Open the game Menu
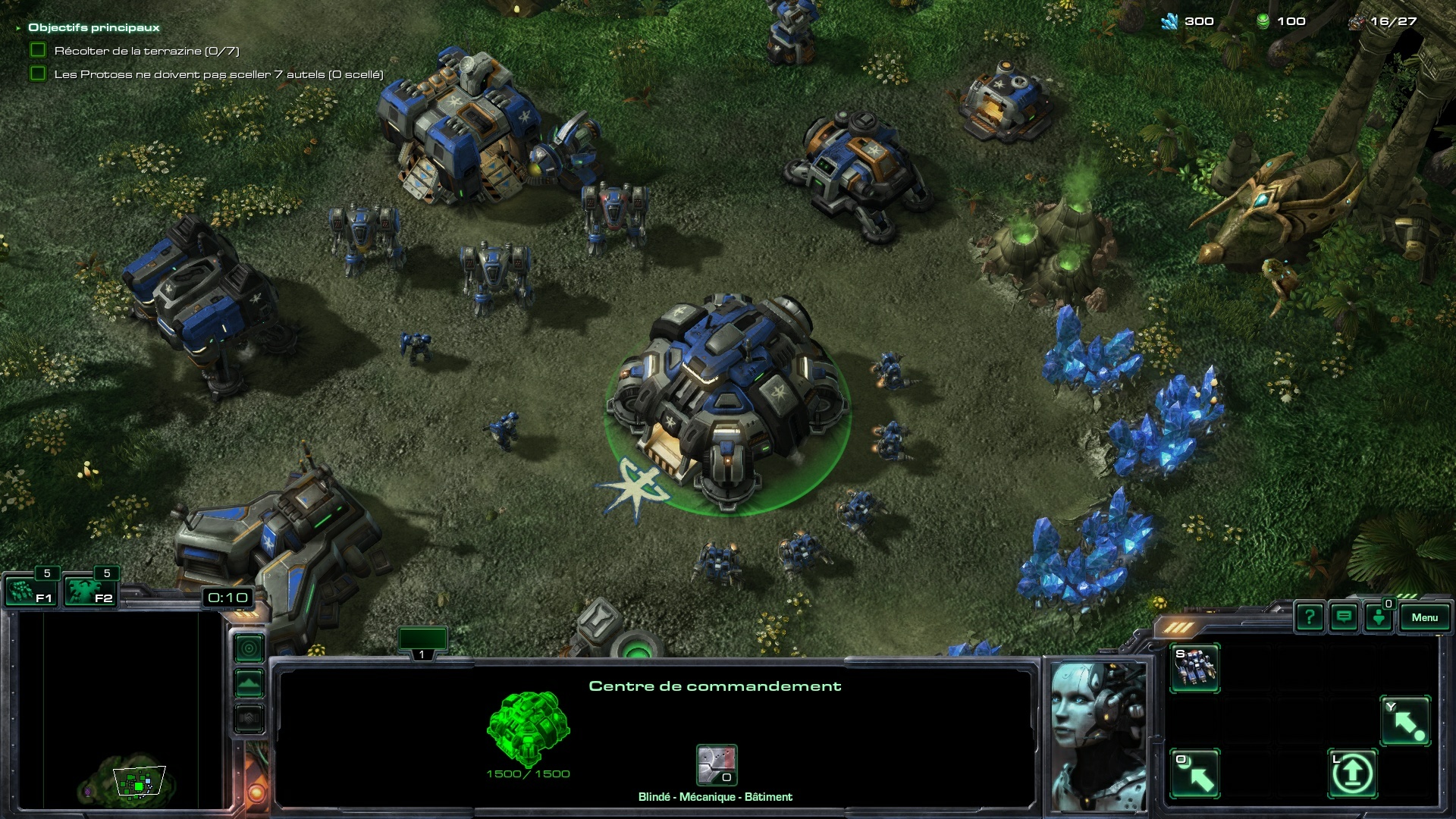Viewport: 1456px width, 819px height. point(1424,617)
